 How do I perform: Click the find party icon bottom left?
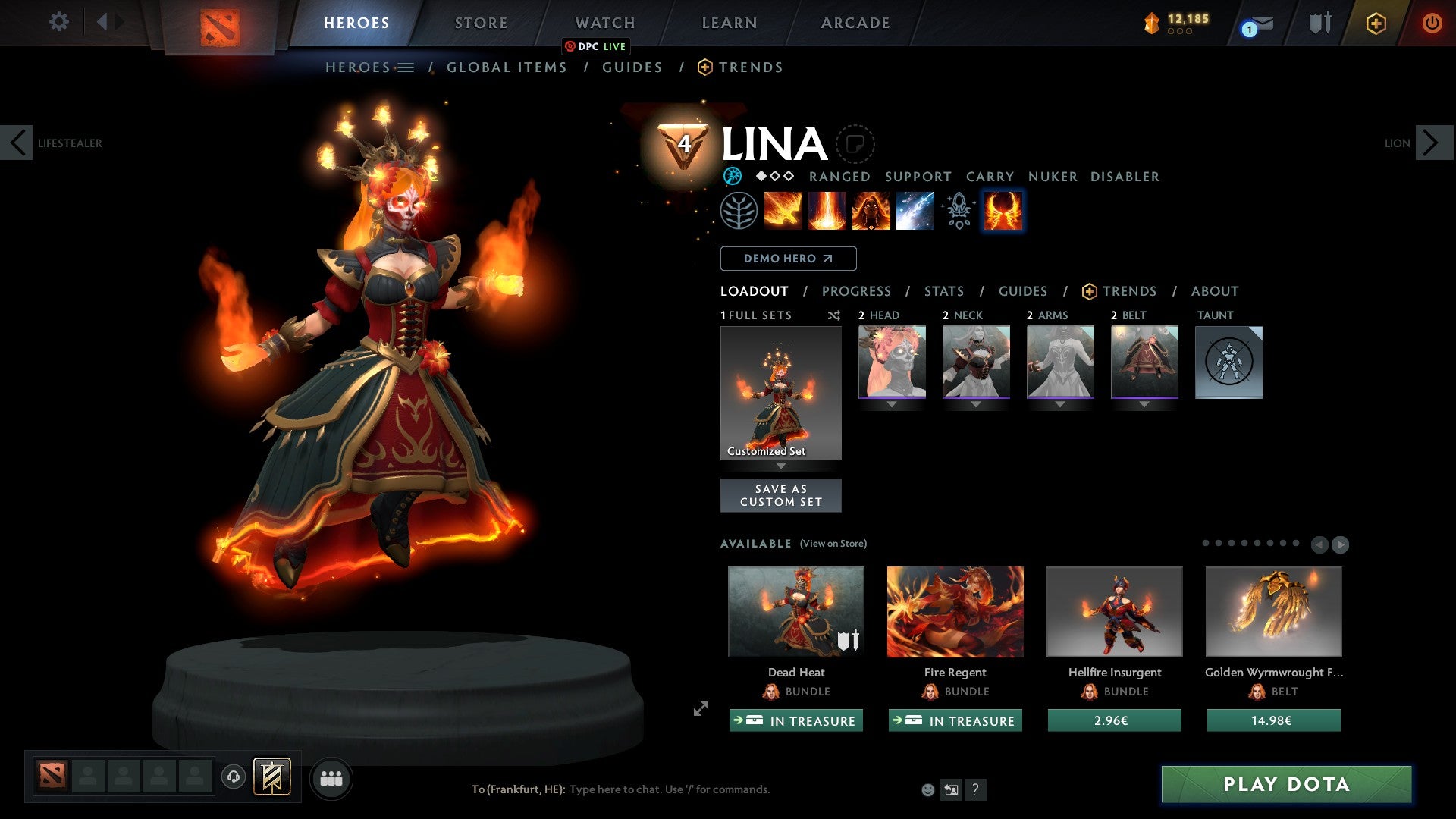[331, 777]
